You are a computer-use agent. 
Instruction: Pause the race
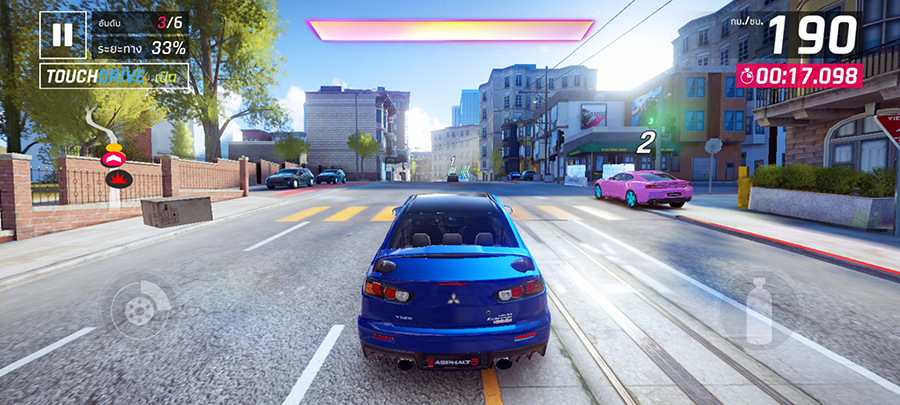coord(62,35)
